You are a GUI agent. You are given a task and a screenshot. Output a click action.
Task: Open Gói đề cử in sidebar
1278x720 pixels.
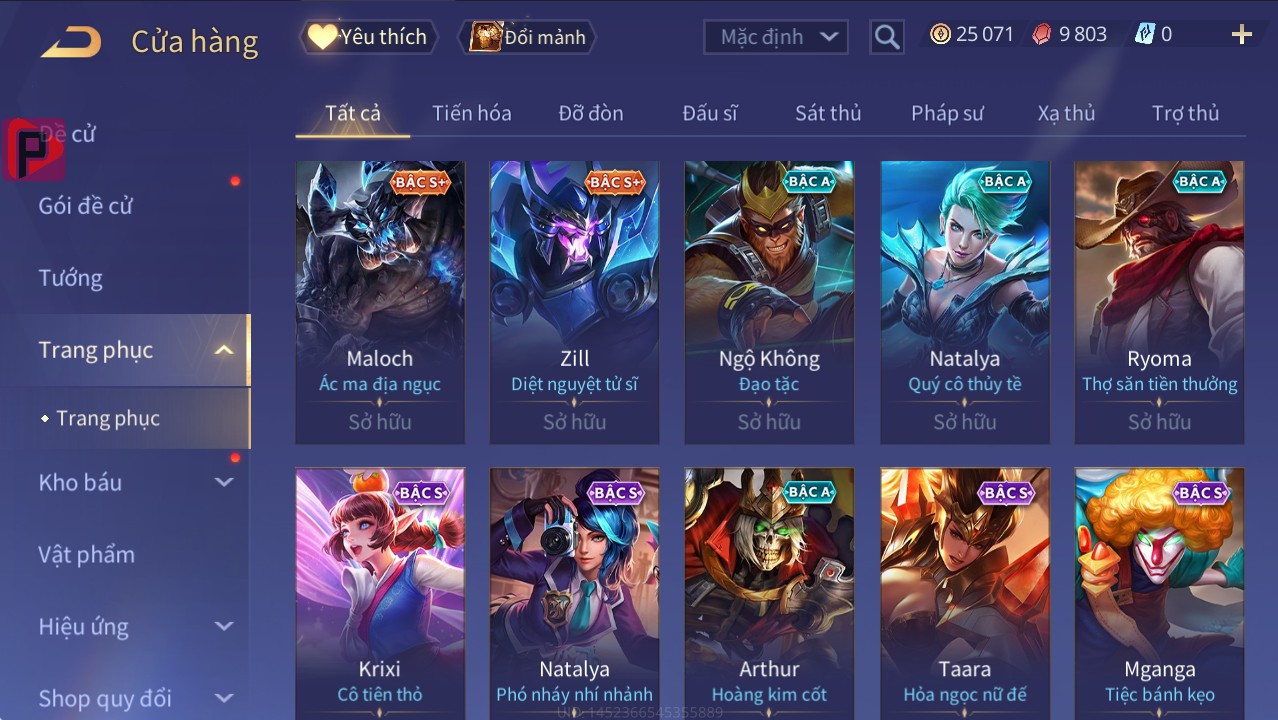point(86,206)
